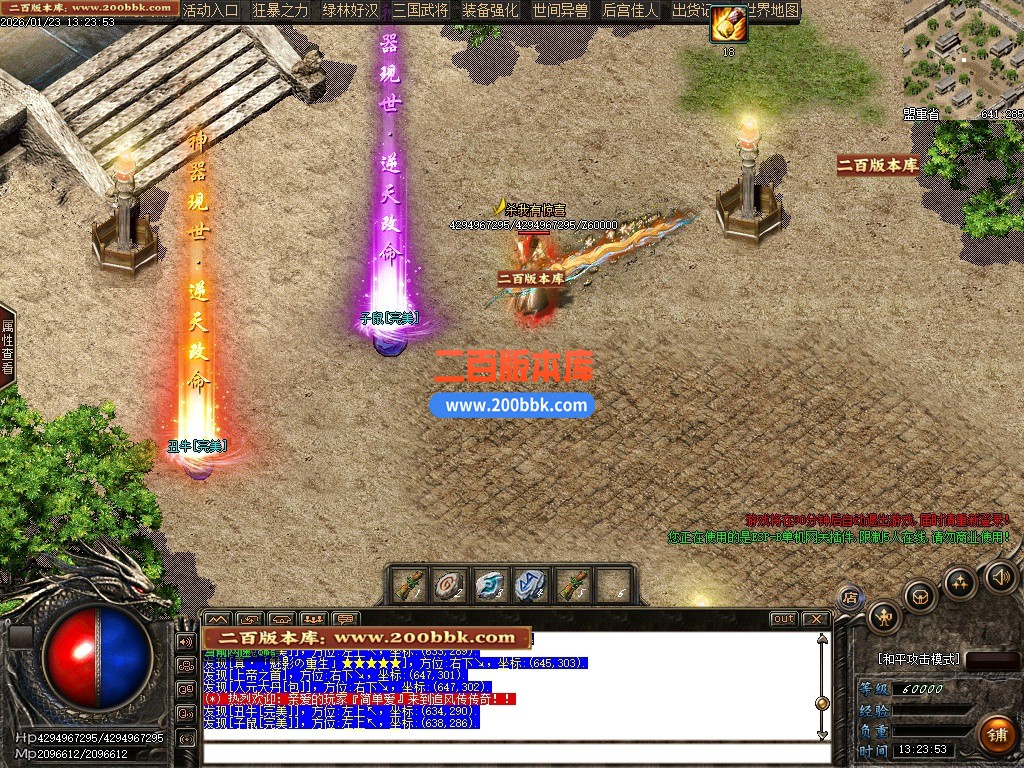1024x768 pixels.
Task: Close the chat window with the X button
Action: [815, 619]
